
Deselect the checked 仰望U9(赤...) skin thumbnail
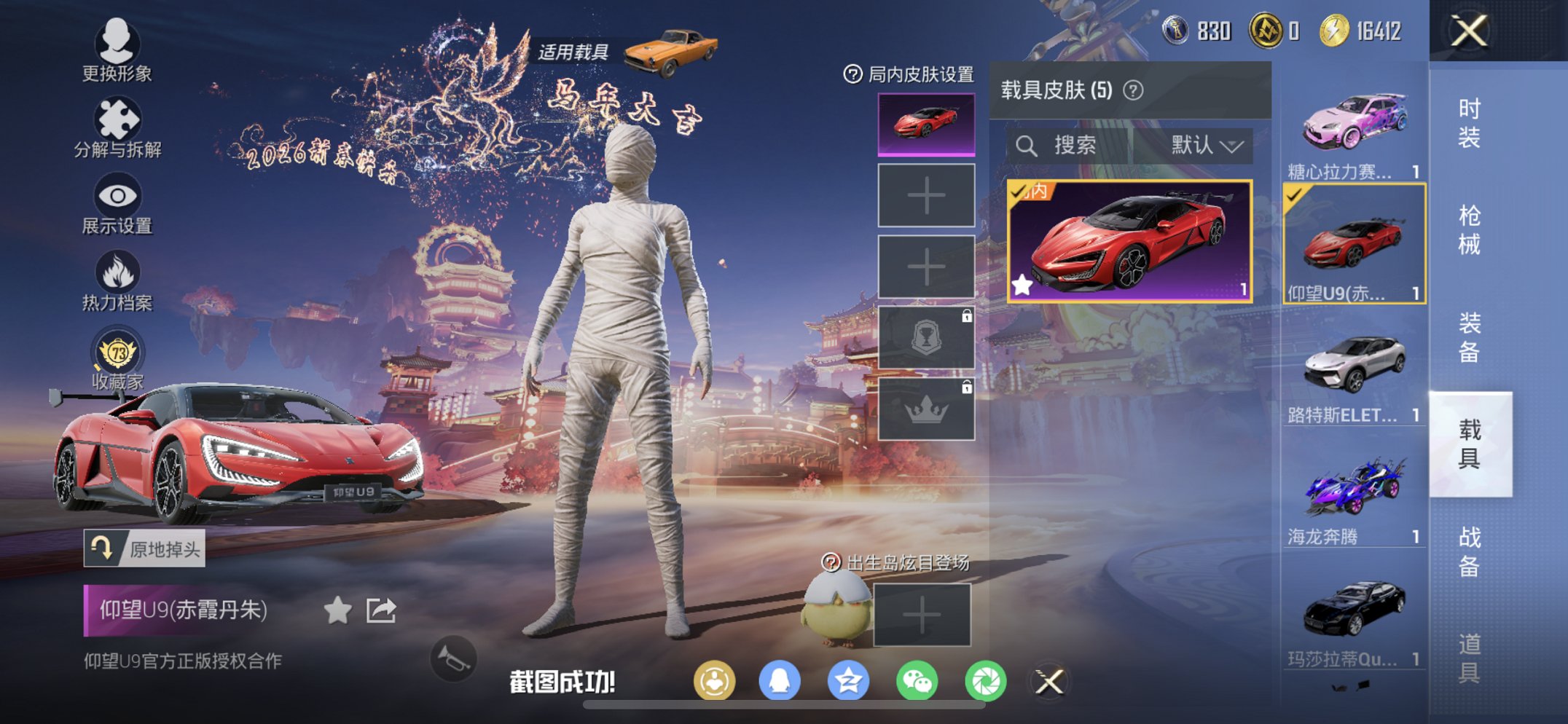click(1353, 240)
